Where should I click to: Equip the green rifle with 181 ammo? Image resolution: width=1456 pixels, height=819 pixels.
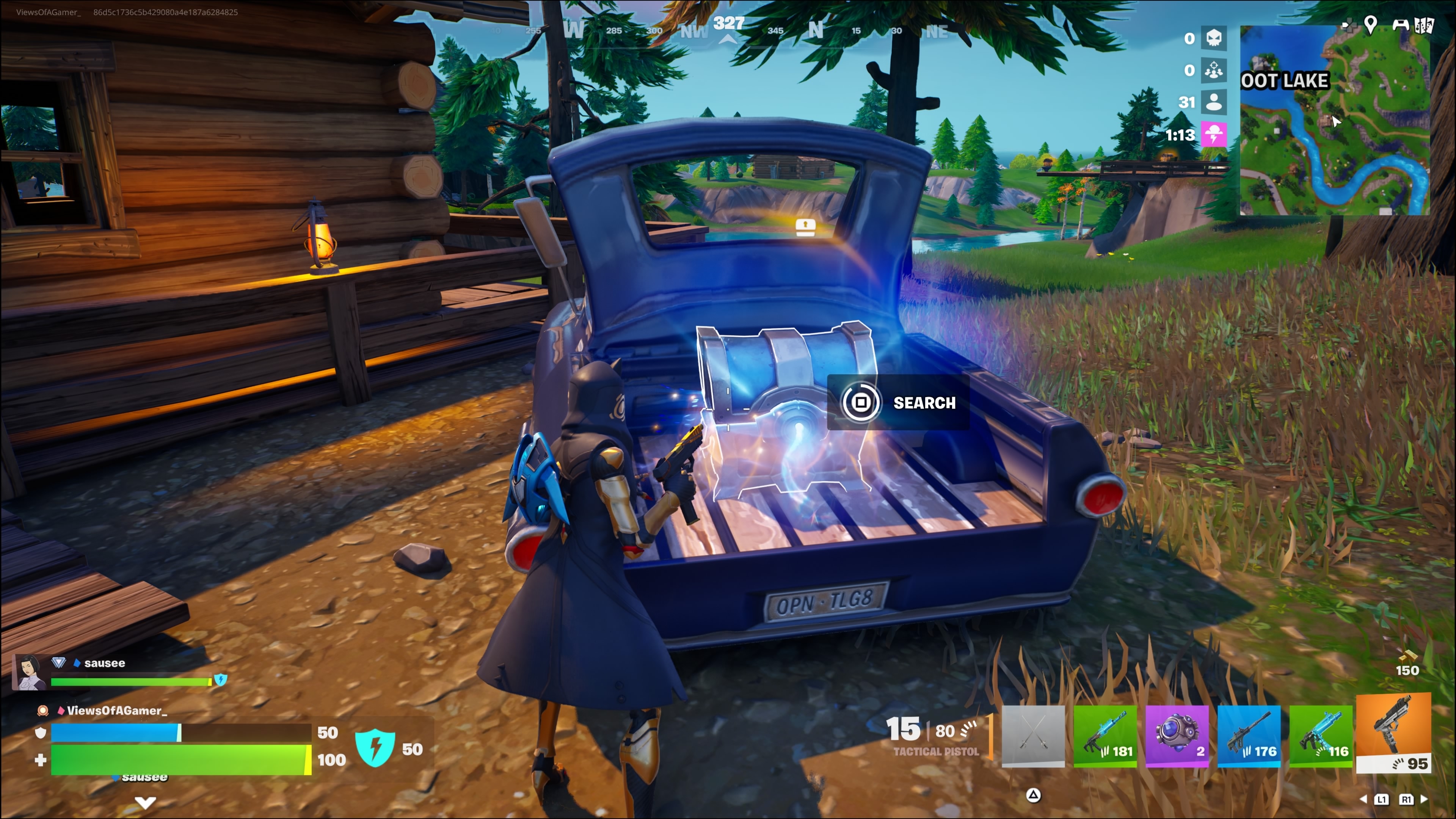[x=1105, y=735]
